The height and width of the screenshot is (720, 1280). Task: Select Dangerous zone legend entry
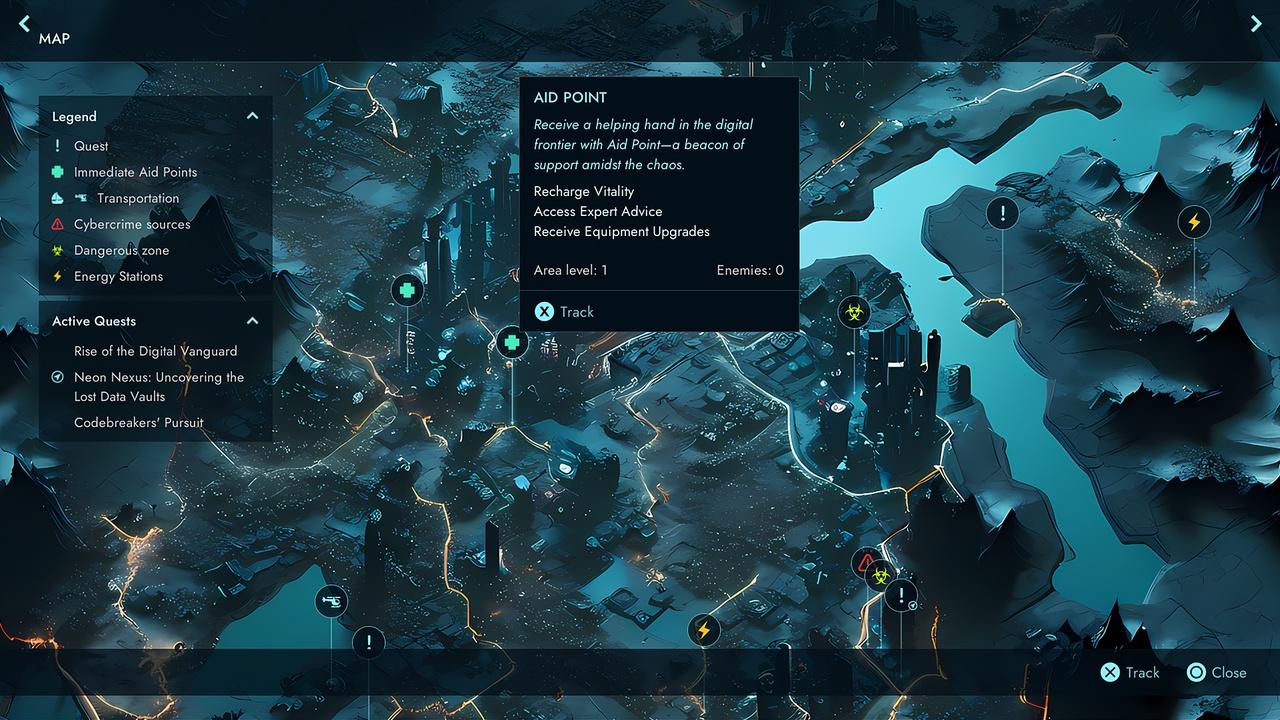pos(121,250)
